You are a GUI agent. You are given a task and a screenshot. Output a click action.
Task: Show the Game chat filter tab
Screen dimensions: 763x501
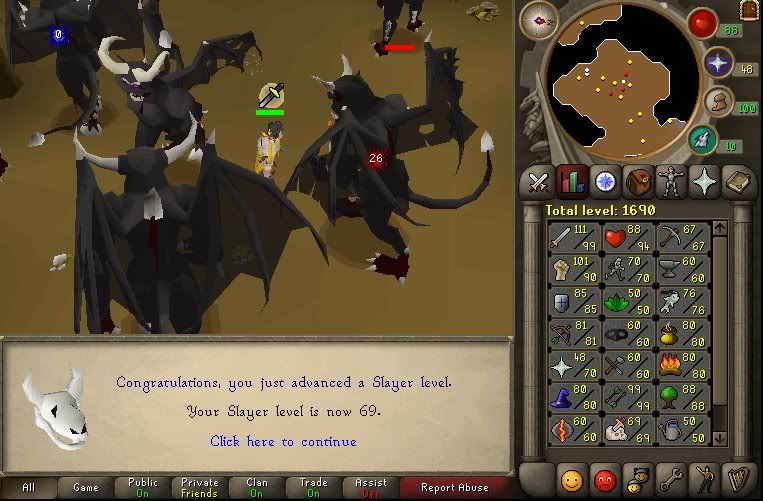pyautogui.click(x=85, y=488)
